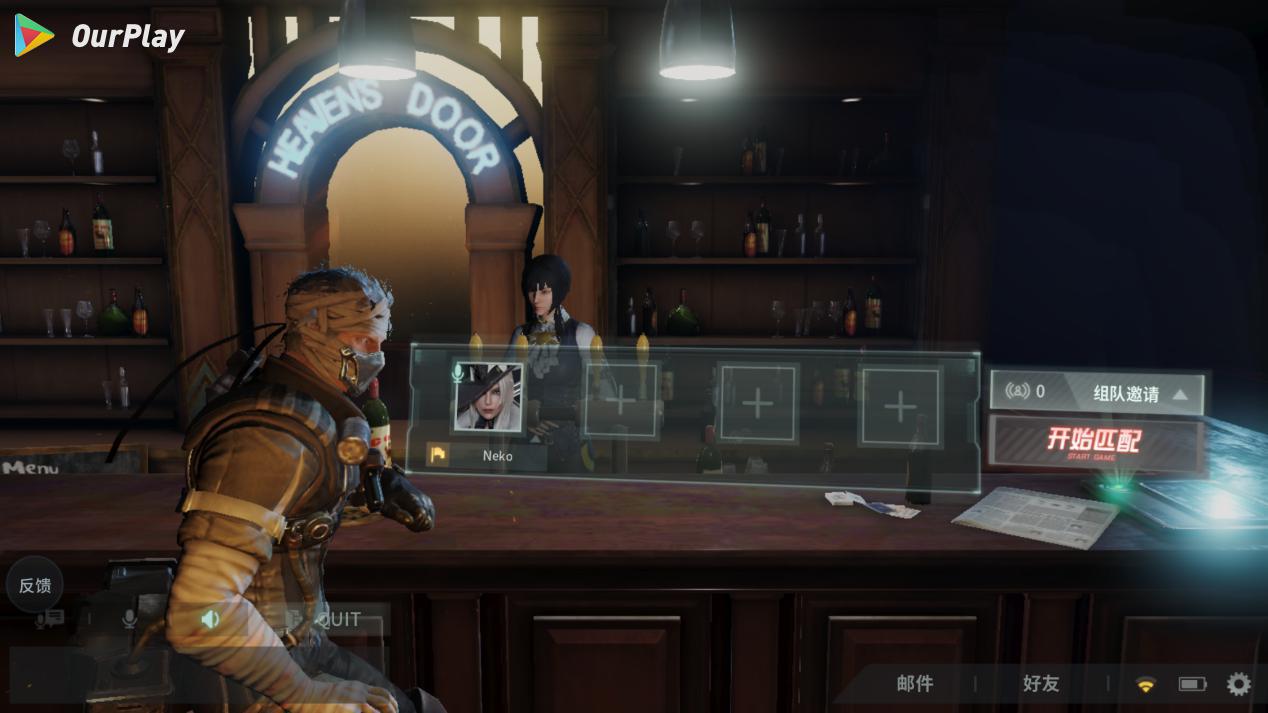
Task: Open the voice chat message icon
Action: tap(49, 619)
